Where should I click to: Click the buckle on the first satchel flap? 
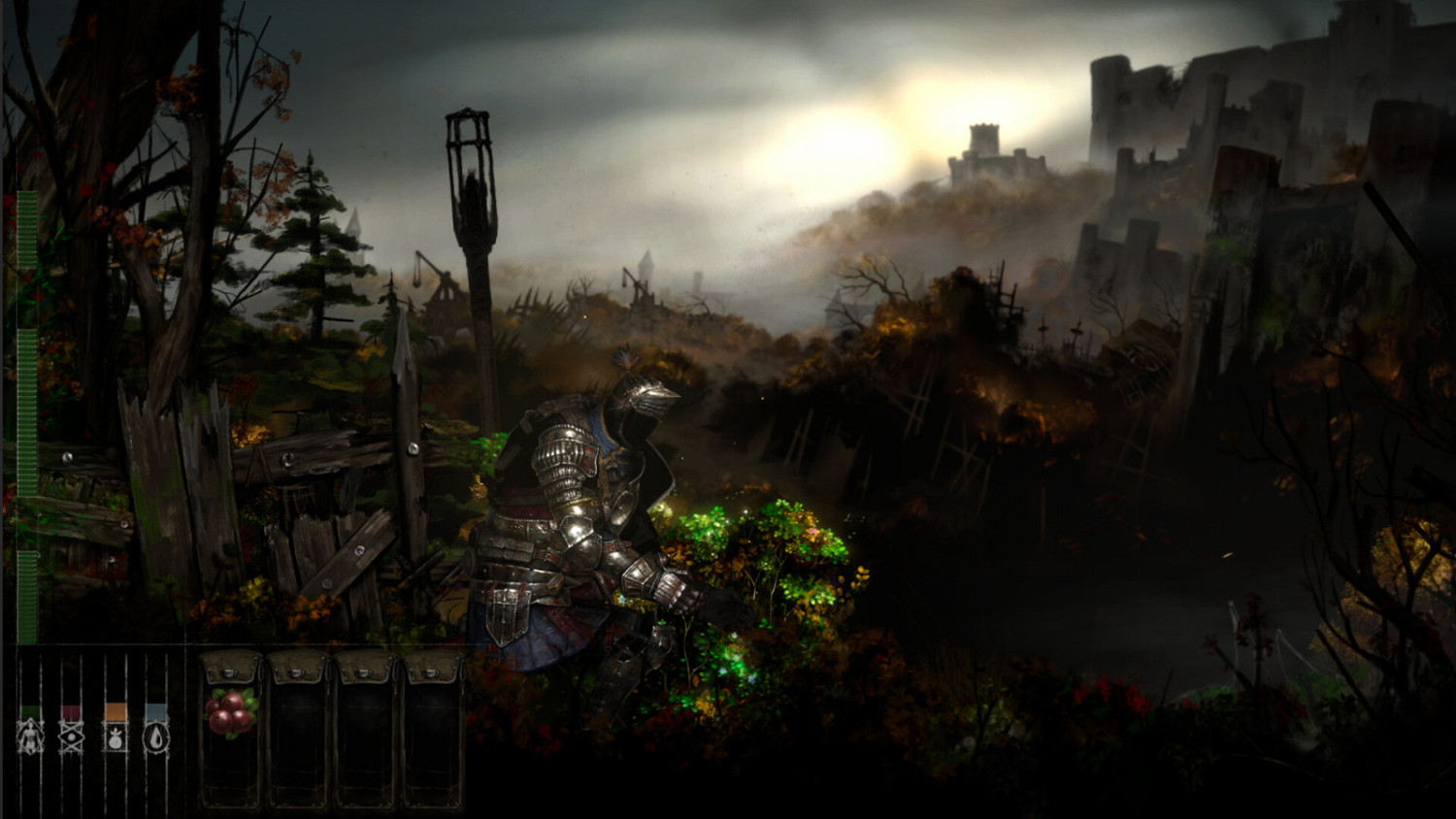[228, 672]
